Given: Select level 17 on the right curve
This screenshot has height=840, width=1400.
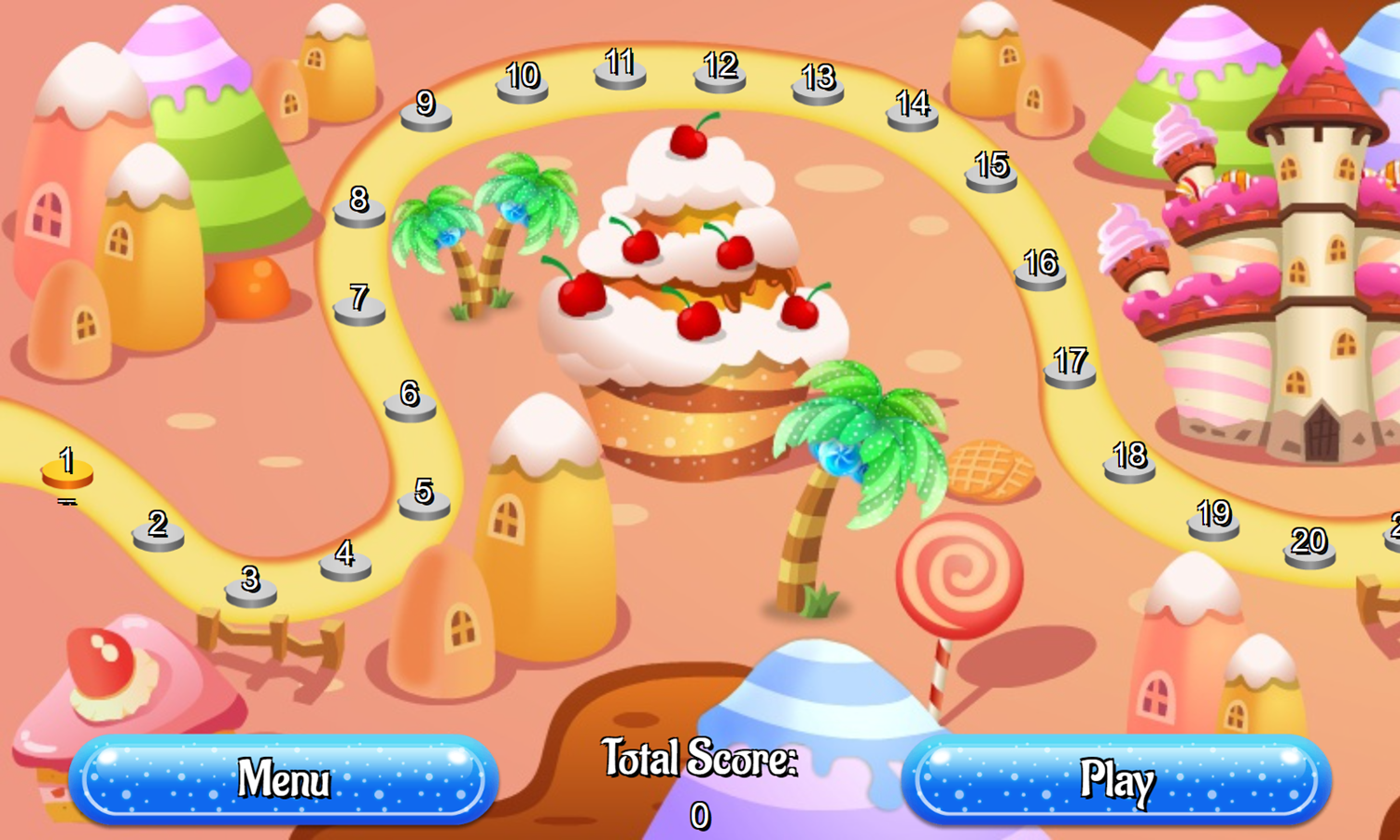Looking at the screenshot, I should point(1071,368).
